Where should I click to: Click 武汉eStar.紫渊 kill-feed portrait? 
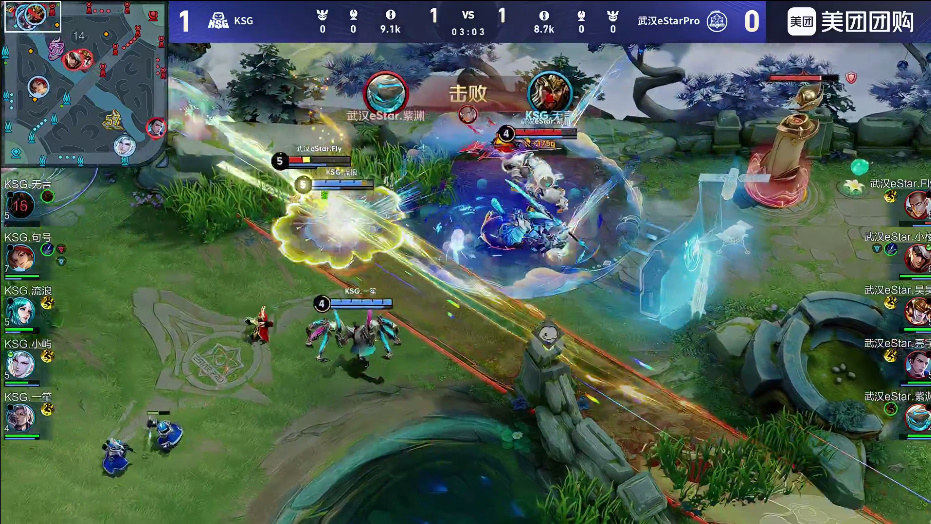[x=385, y=91]
